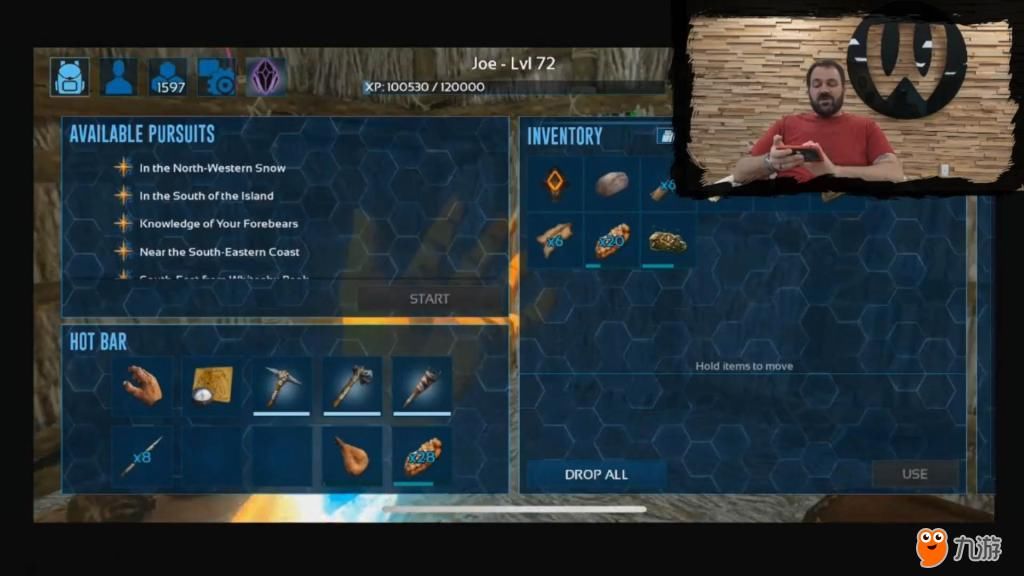1024x576 pixels.
Task: Select the x20 cooked meat inventory slot
Action: pos(612,242)
